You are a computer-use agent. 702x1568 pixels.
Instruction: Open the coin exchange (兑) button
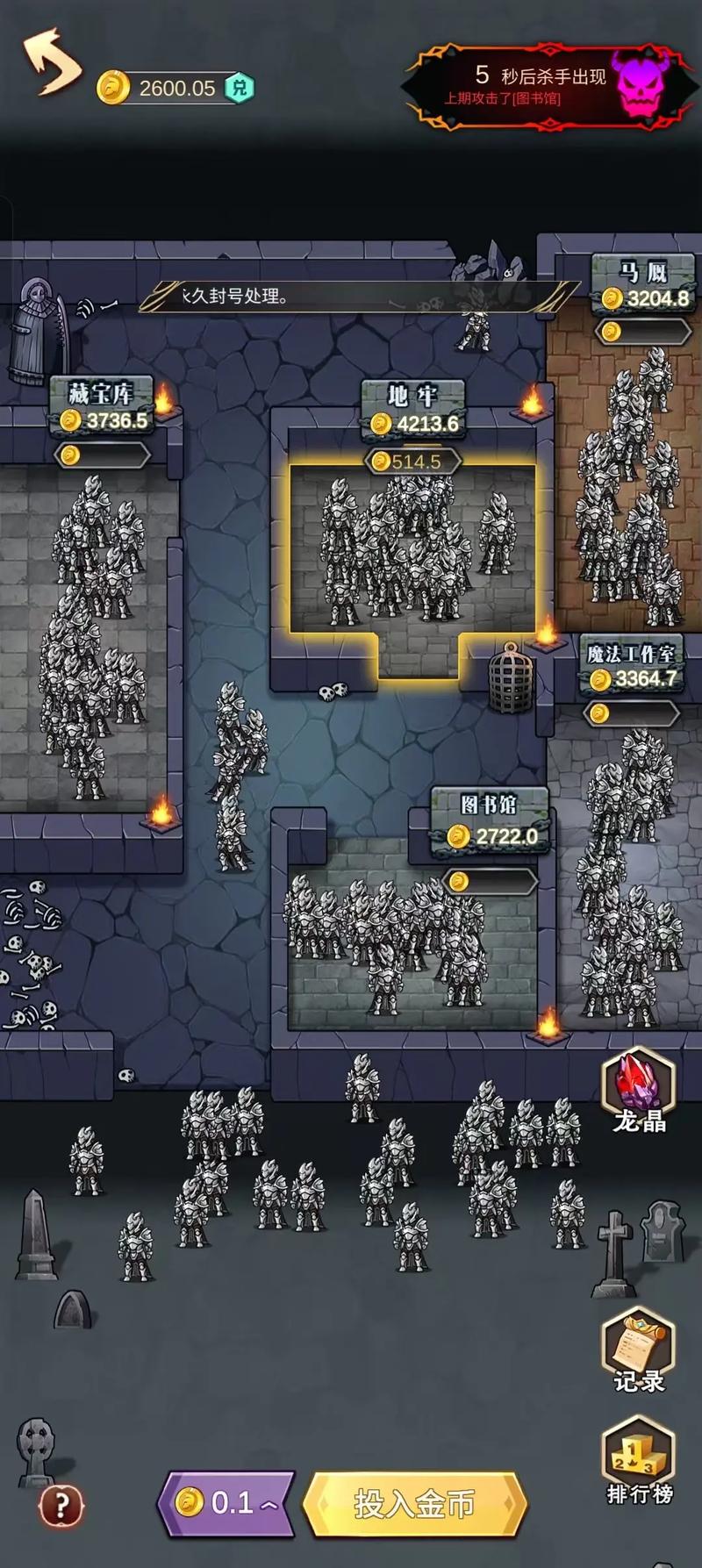point(240,88)
